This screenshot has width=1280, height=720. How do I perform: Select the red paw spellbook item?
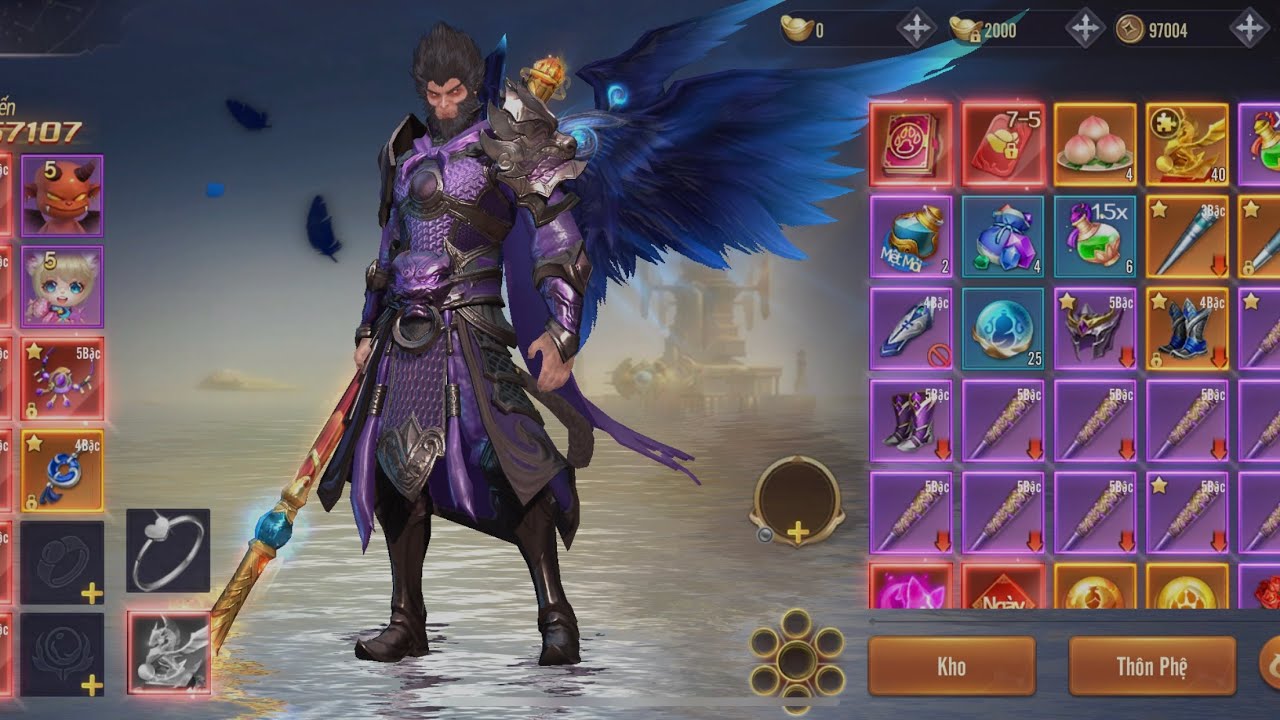(x=910, y=144)
